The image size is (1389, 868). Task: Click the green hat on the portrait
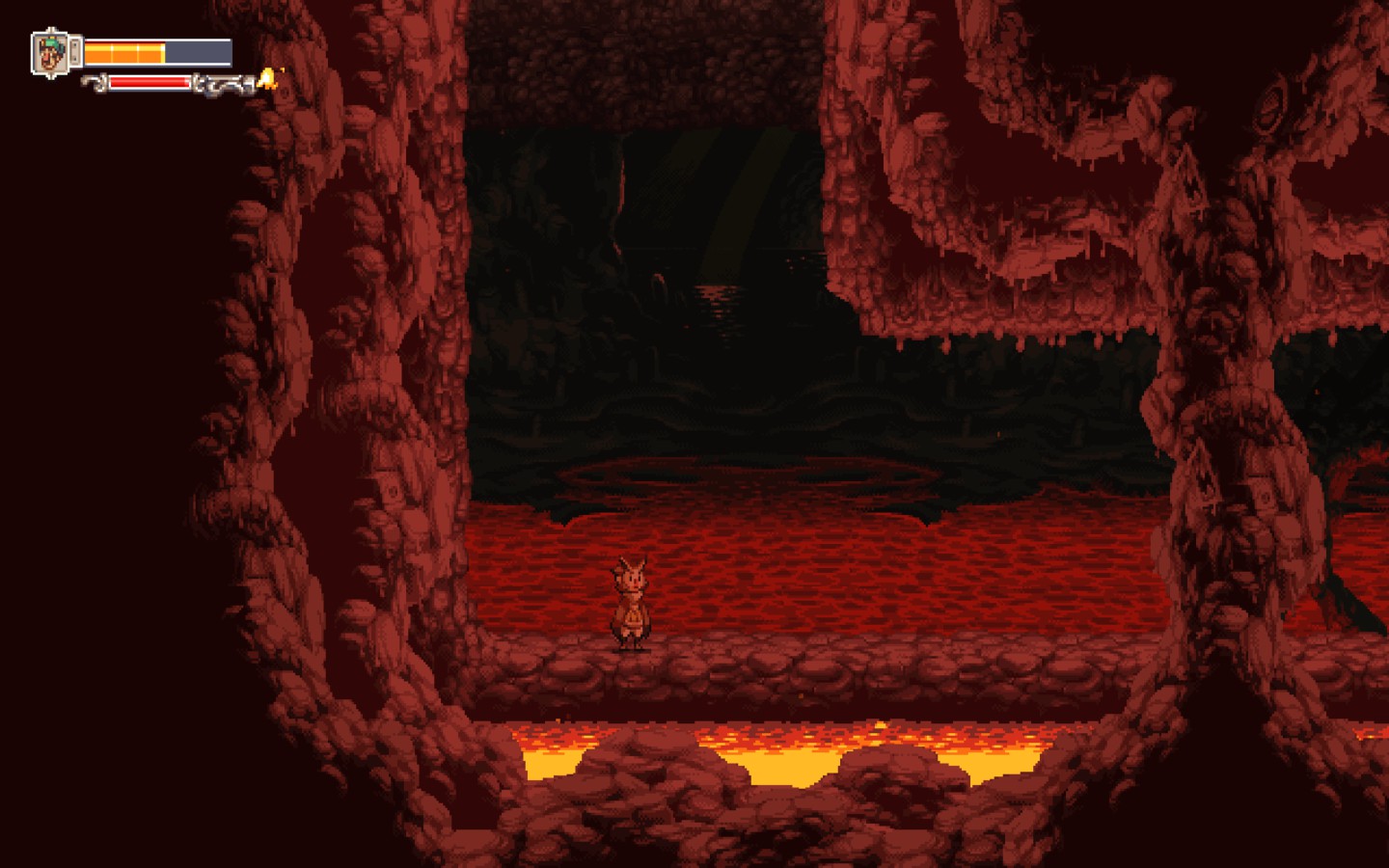tap(50, 44)
